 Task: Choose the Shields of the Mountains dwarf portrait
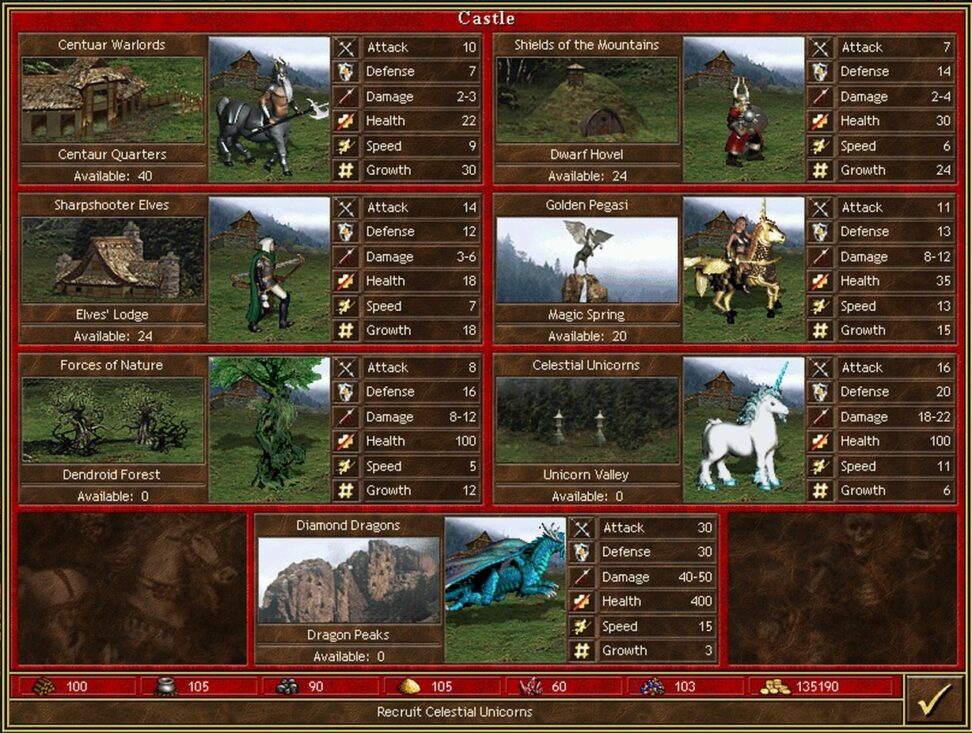click(744, 109)
